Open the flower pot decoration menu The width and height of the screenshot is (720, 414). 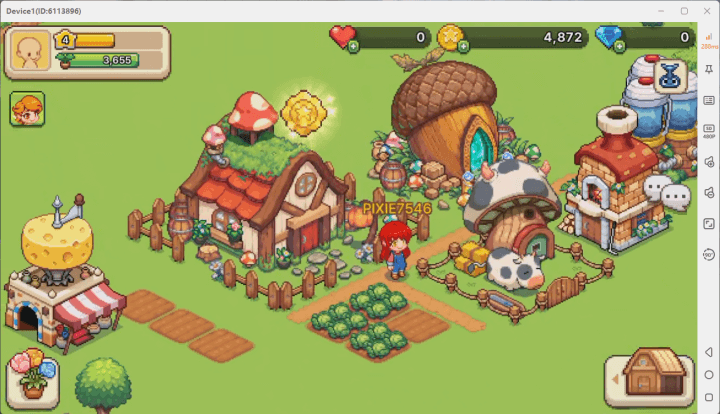click(33, 377)
